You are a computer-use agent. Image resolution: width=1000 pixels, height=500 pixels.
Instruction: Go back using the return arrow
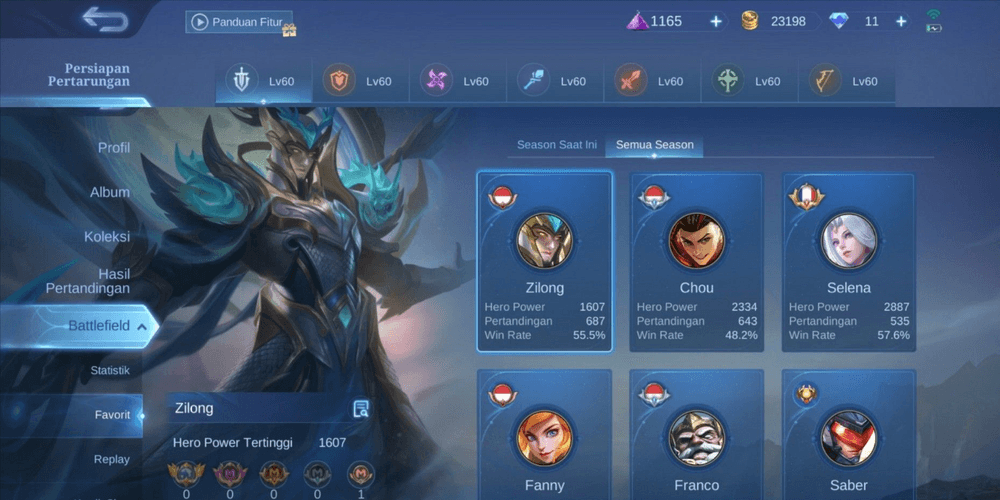(x=105, y=20)
